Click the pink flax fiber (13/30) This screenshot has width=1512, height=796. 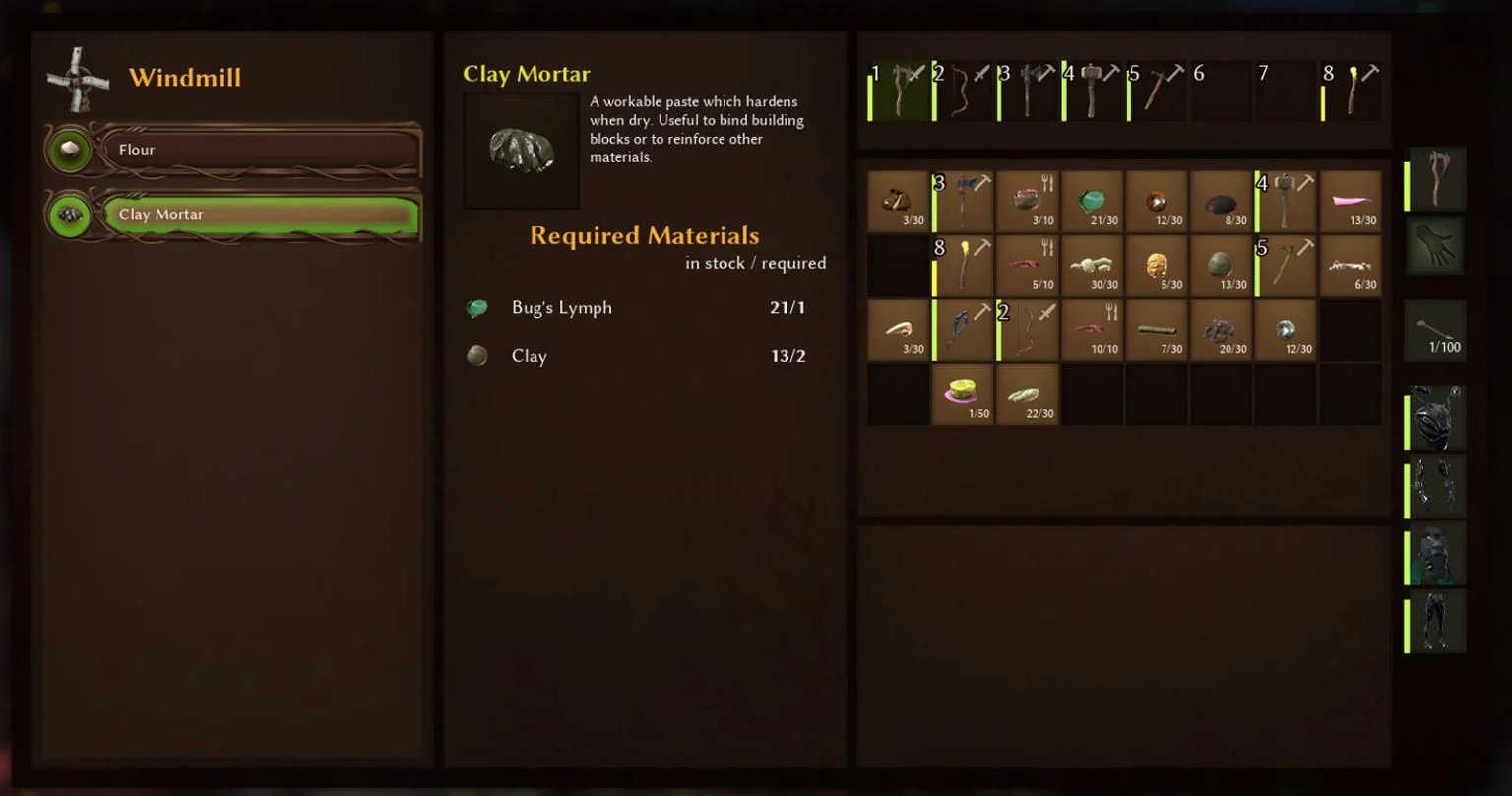click(1350, 202)
